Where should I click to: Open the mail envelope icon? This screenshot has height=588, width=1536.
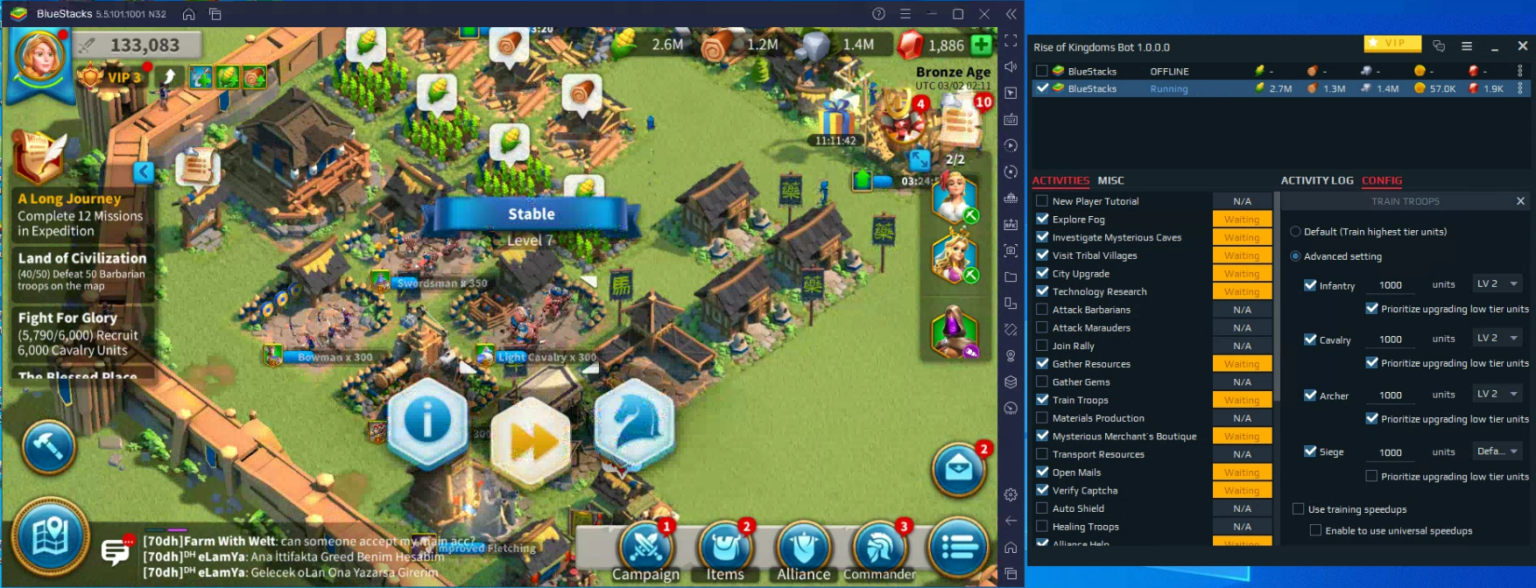tap(959, 470)
